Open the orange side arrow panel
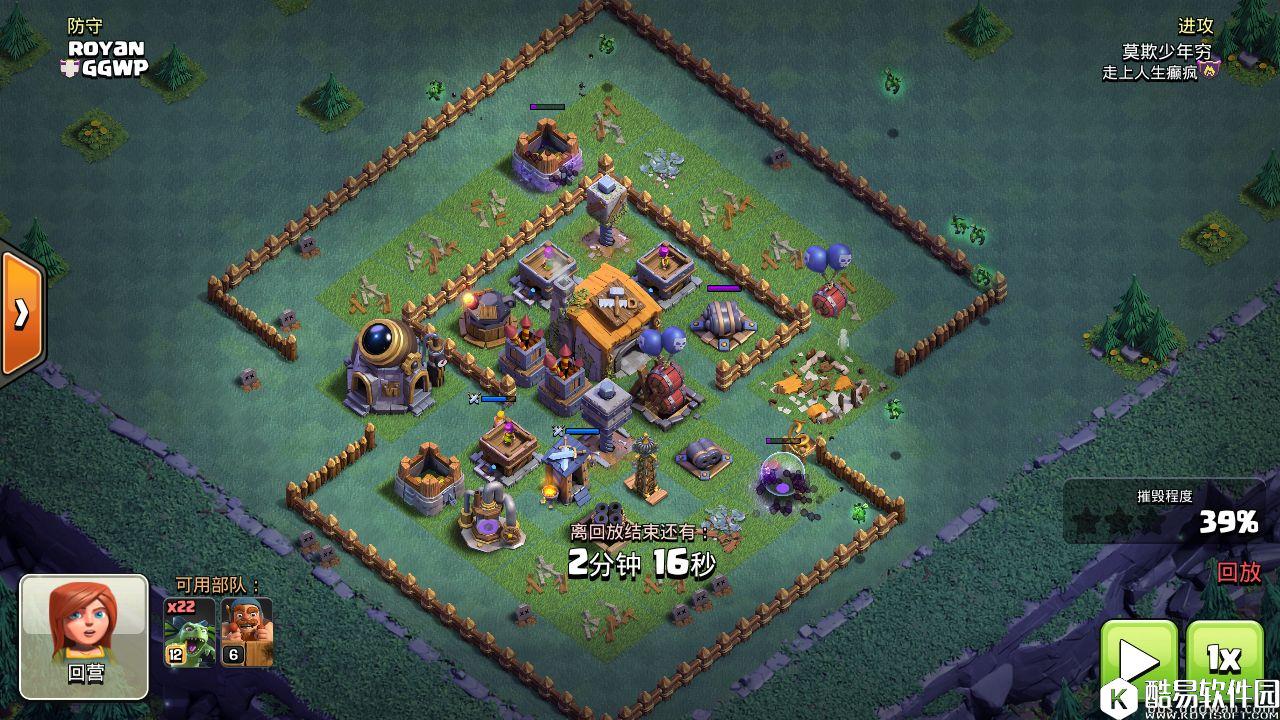This screenshot has width=1280, height=720. tap(20, 314)
